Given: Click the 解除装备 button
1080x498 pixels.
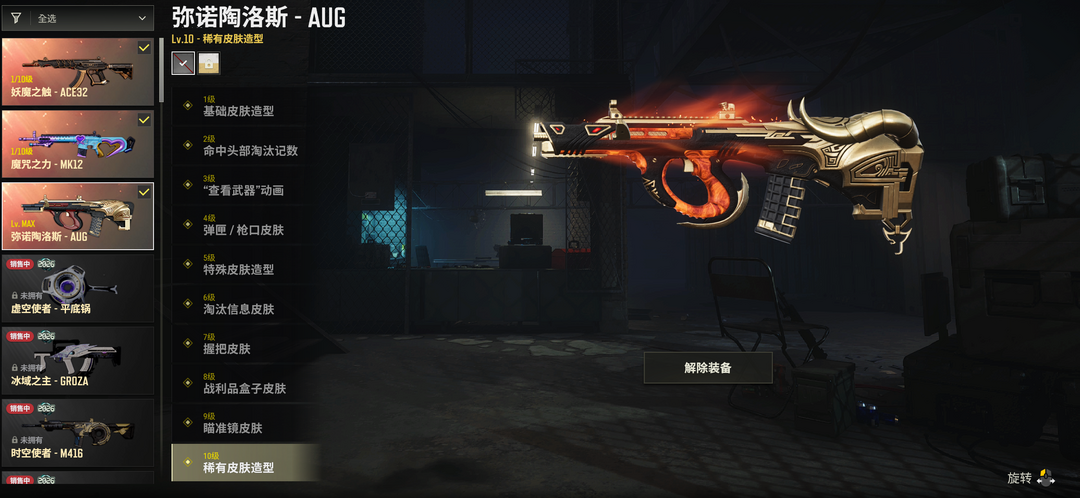Looking at the screenshot, I should tap(708, 368).
